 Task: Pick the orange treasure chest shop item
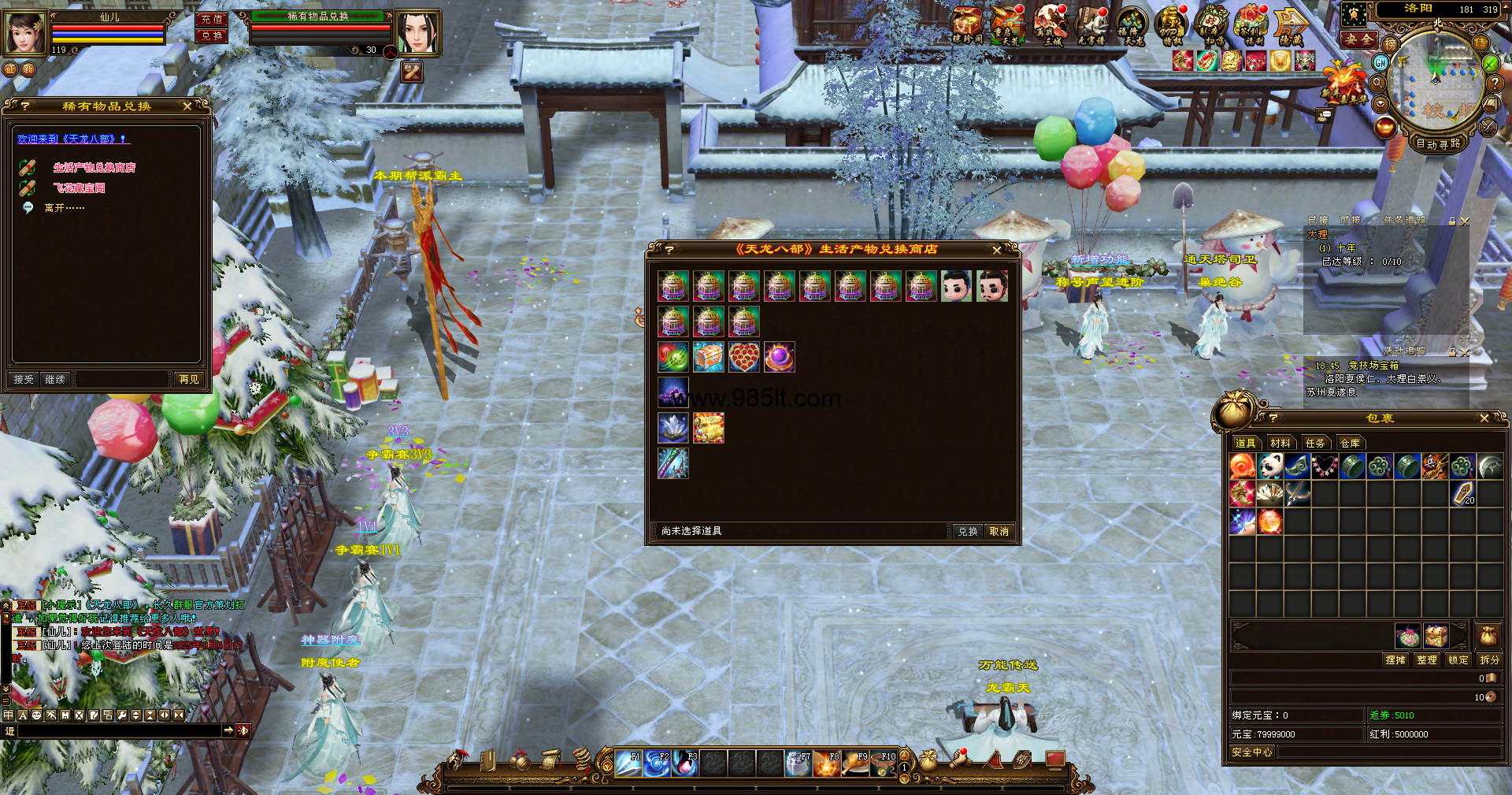[708, 357]
